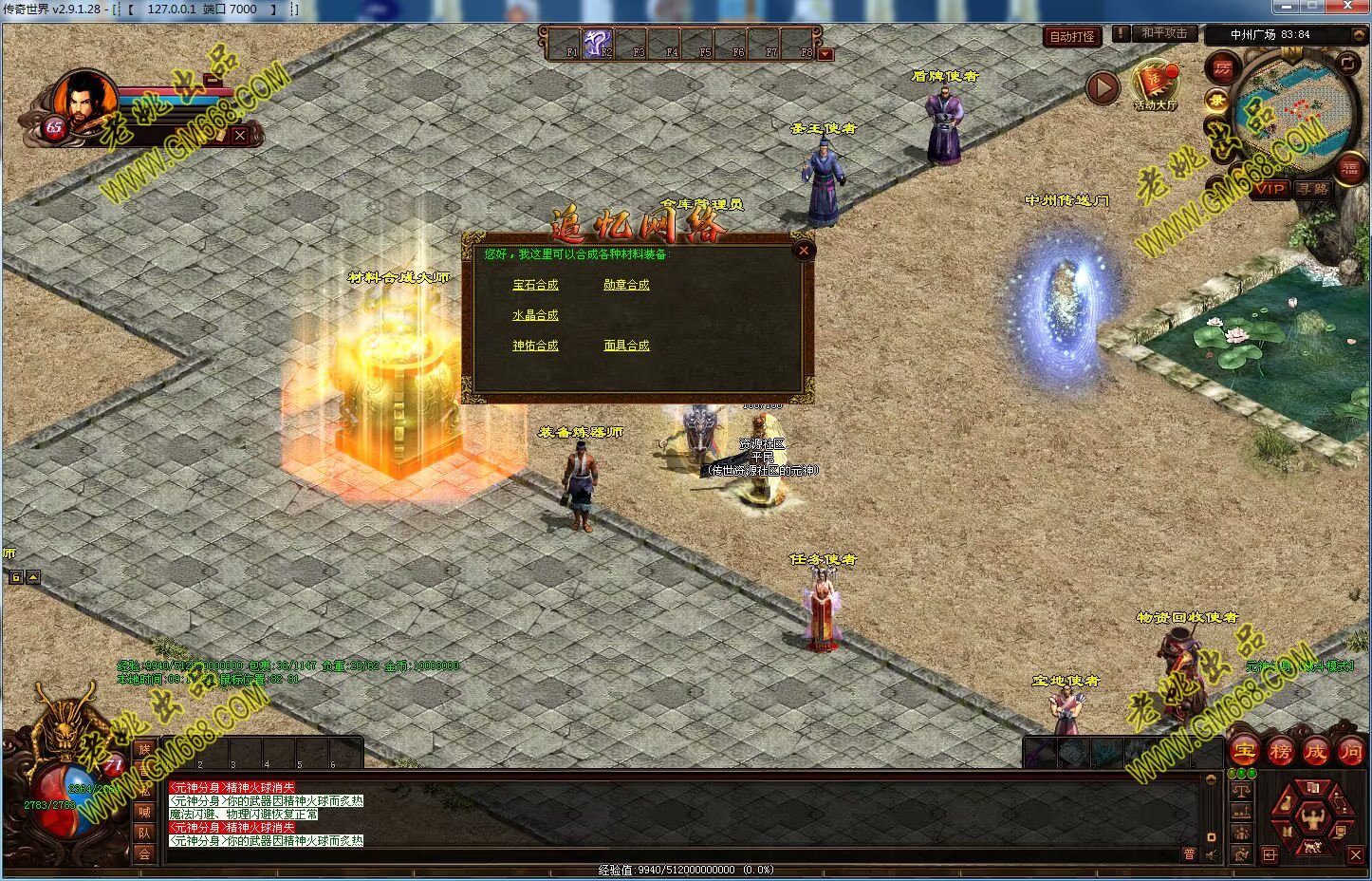The image size is (1372, 881).
Task: Click the round play arrow button
Action: coord(1103,88)
